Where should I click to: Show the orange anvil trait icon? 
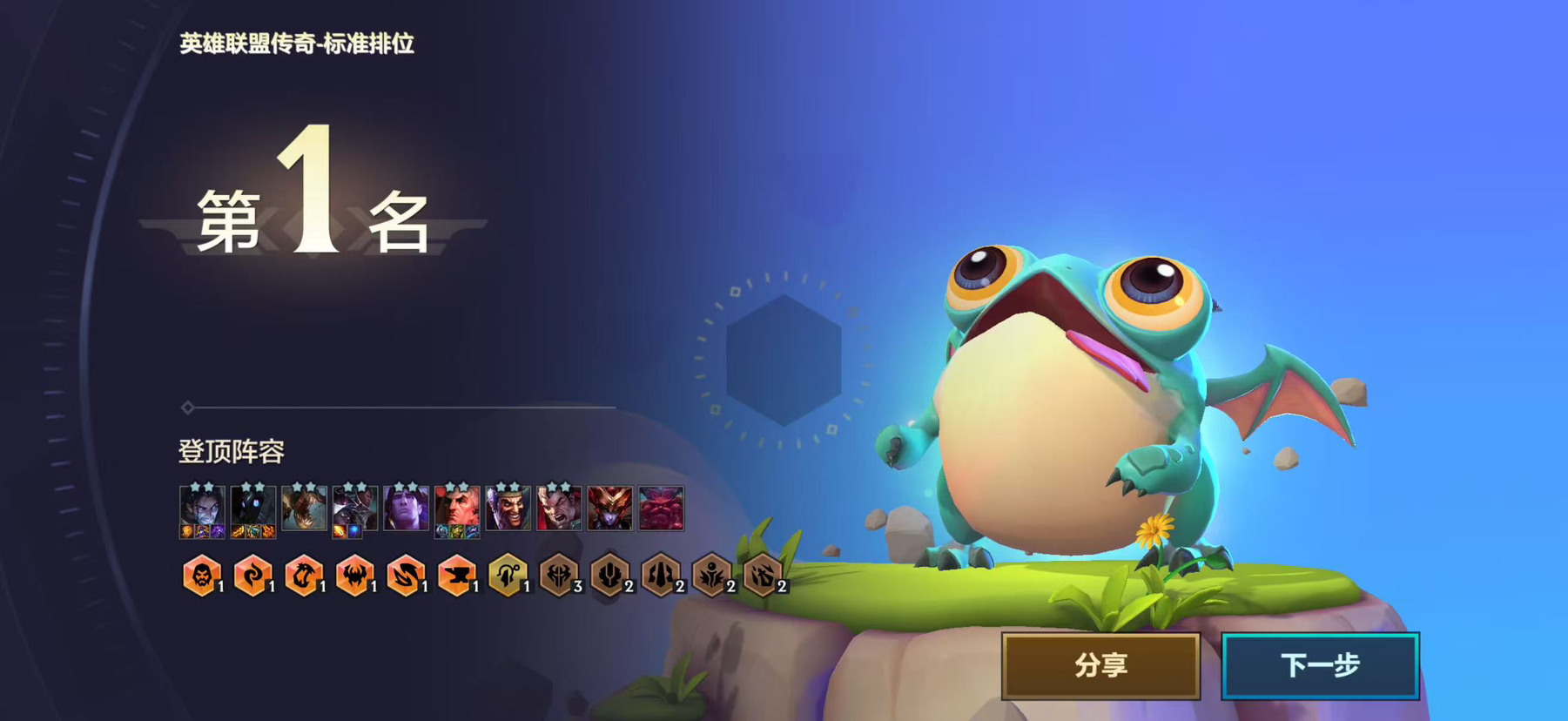[x=456, y=576]
